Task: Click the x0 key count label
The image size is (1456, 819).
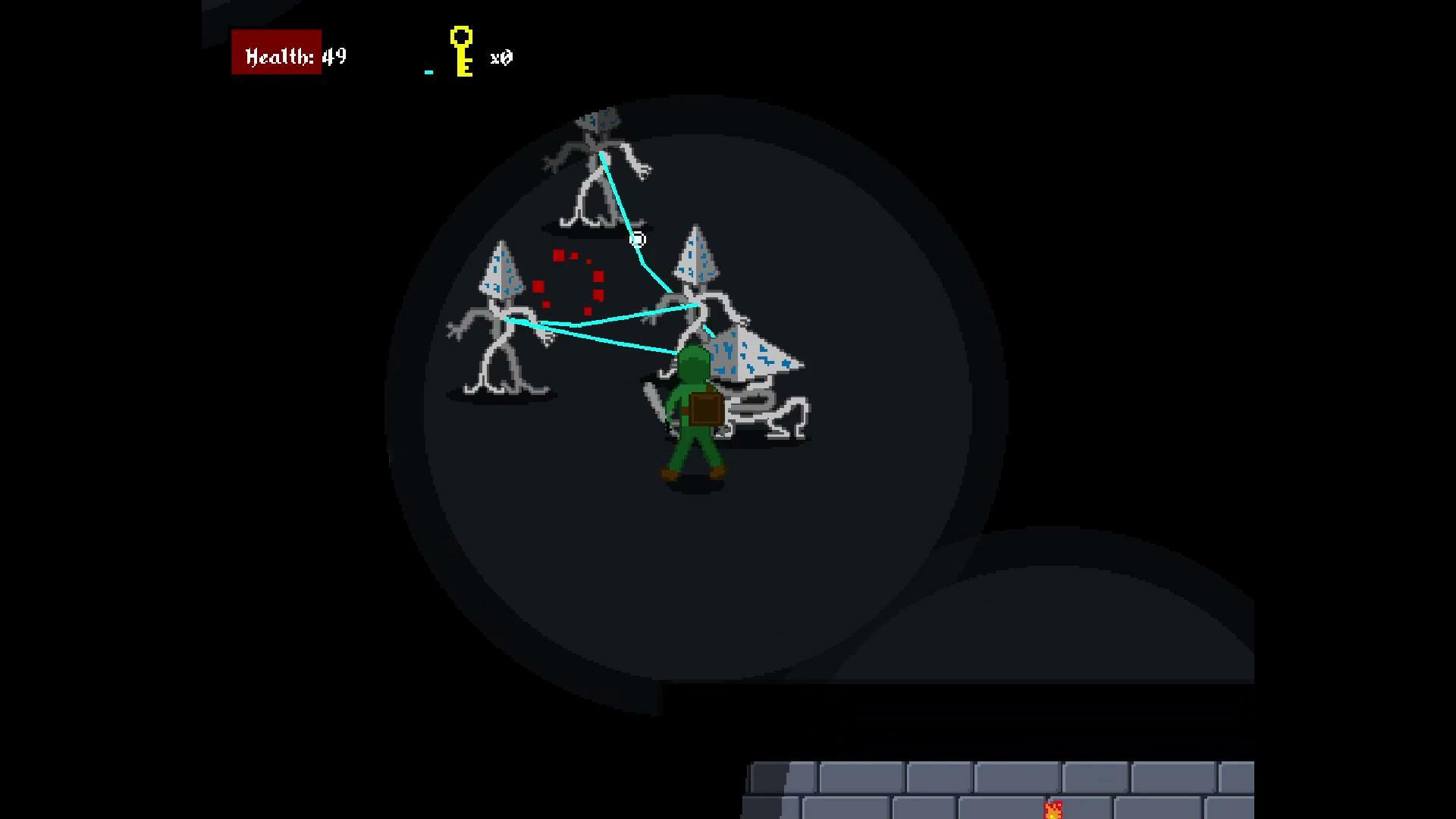Action: (502, 58)
